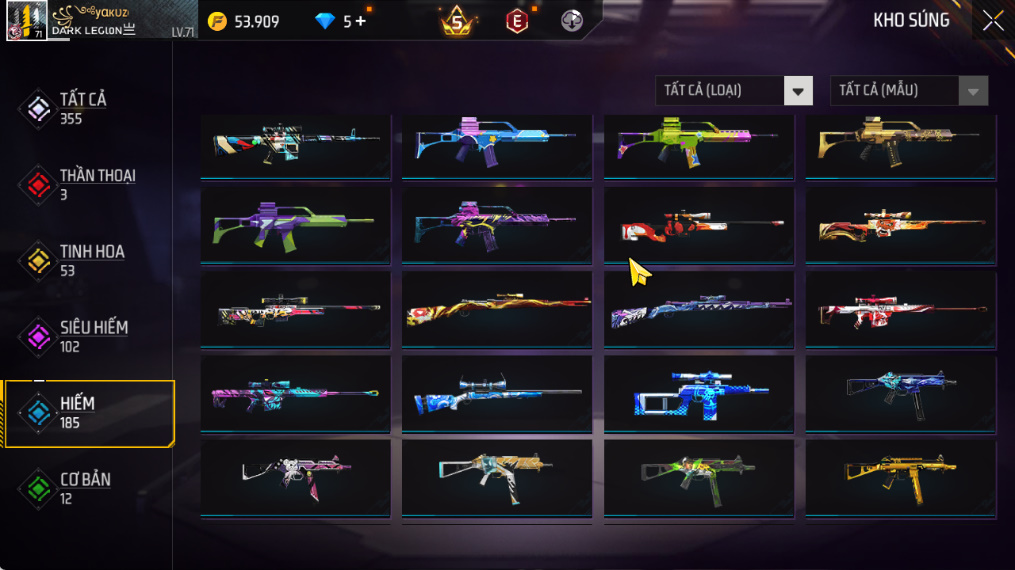1015x570 pixels.
Task: Open the Tất Cả (Loại) dropdown
Action: coord(733,91)
